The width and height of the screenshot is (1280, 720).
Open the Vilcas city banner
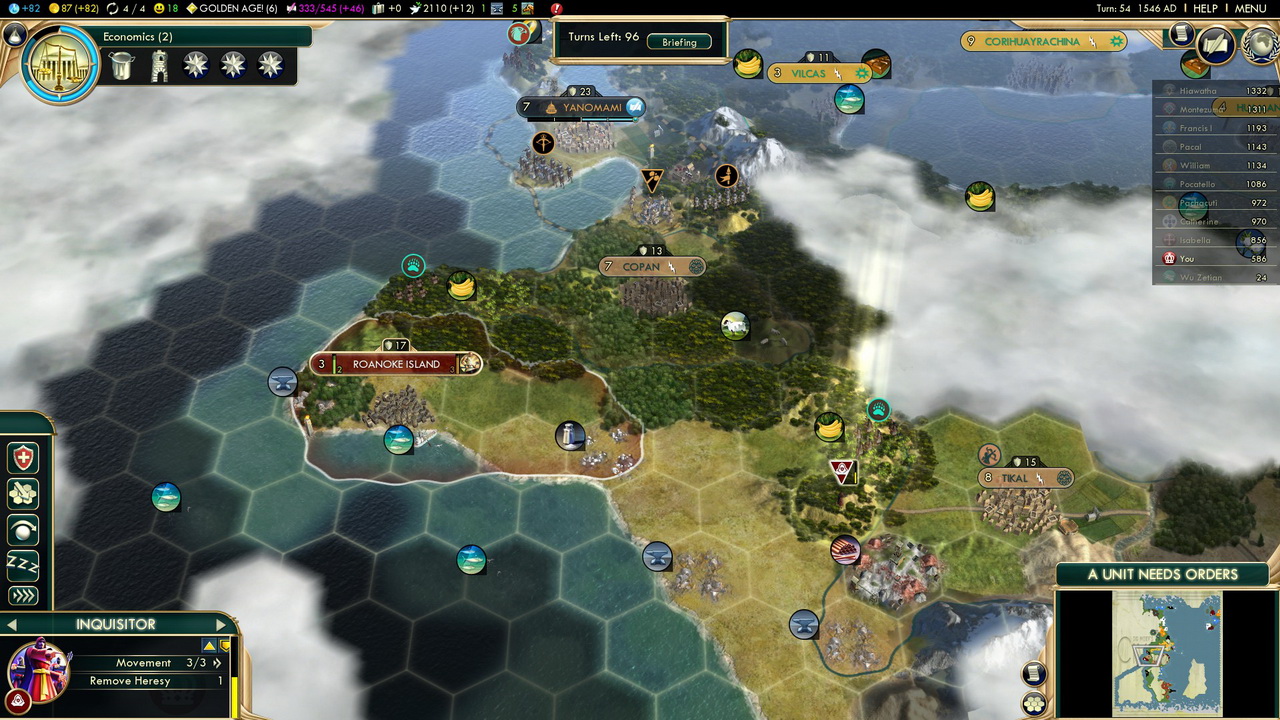coord(808,73)
